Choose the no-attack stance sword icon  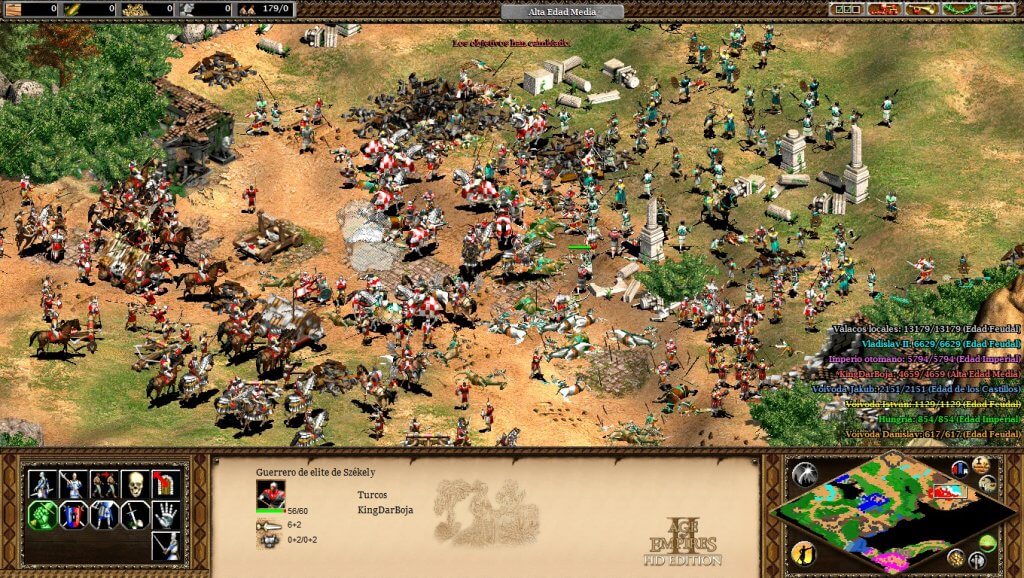[135, 516]
